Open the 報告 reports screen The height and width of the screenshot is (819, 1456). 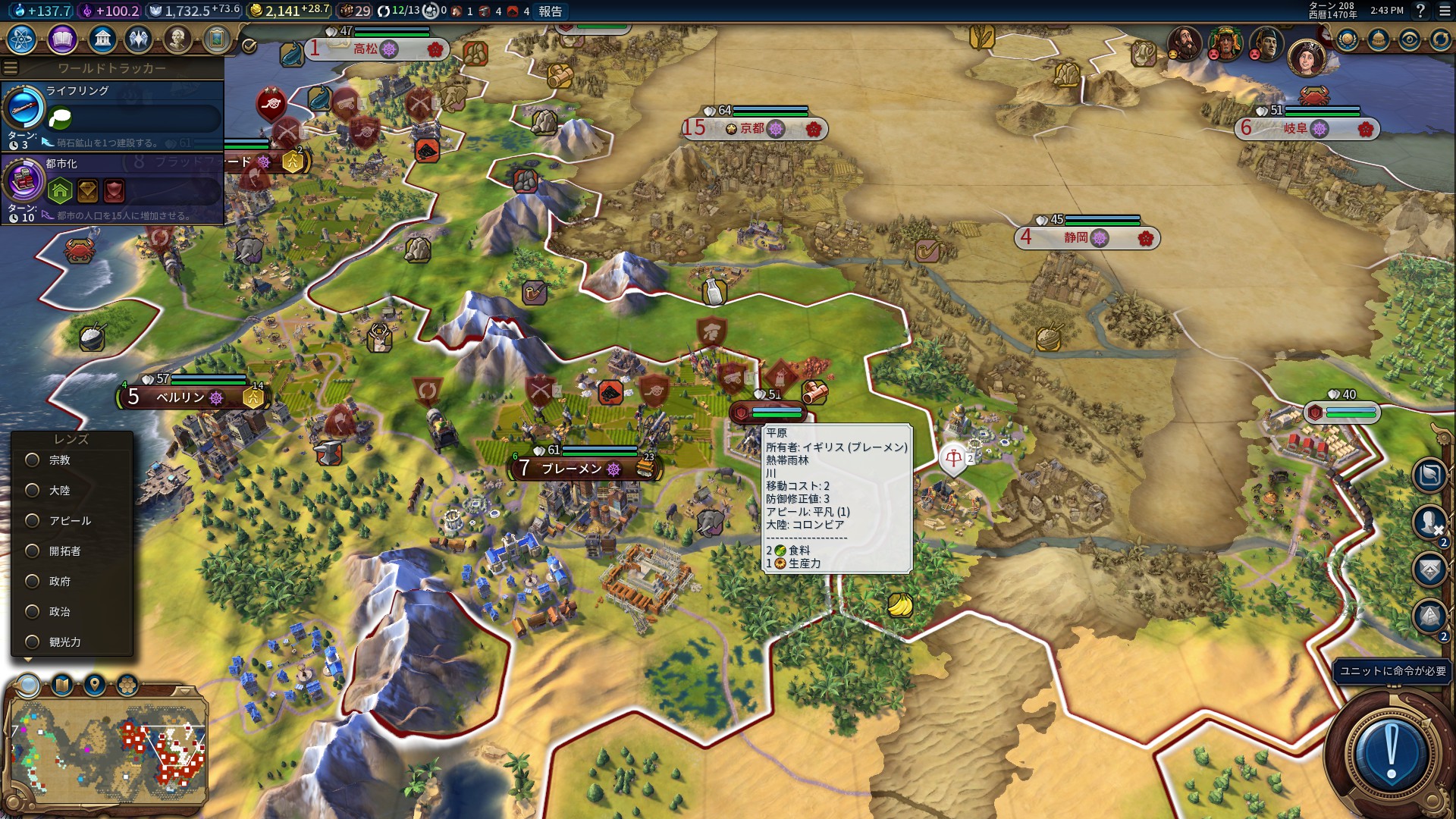pos(551,11)
